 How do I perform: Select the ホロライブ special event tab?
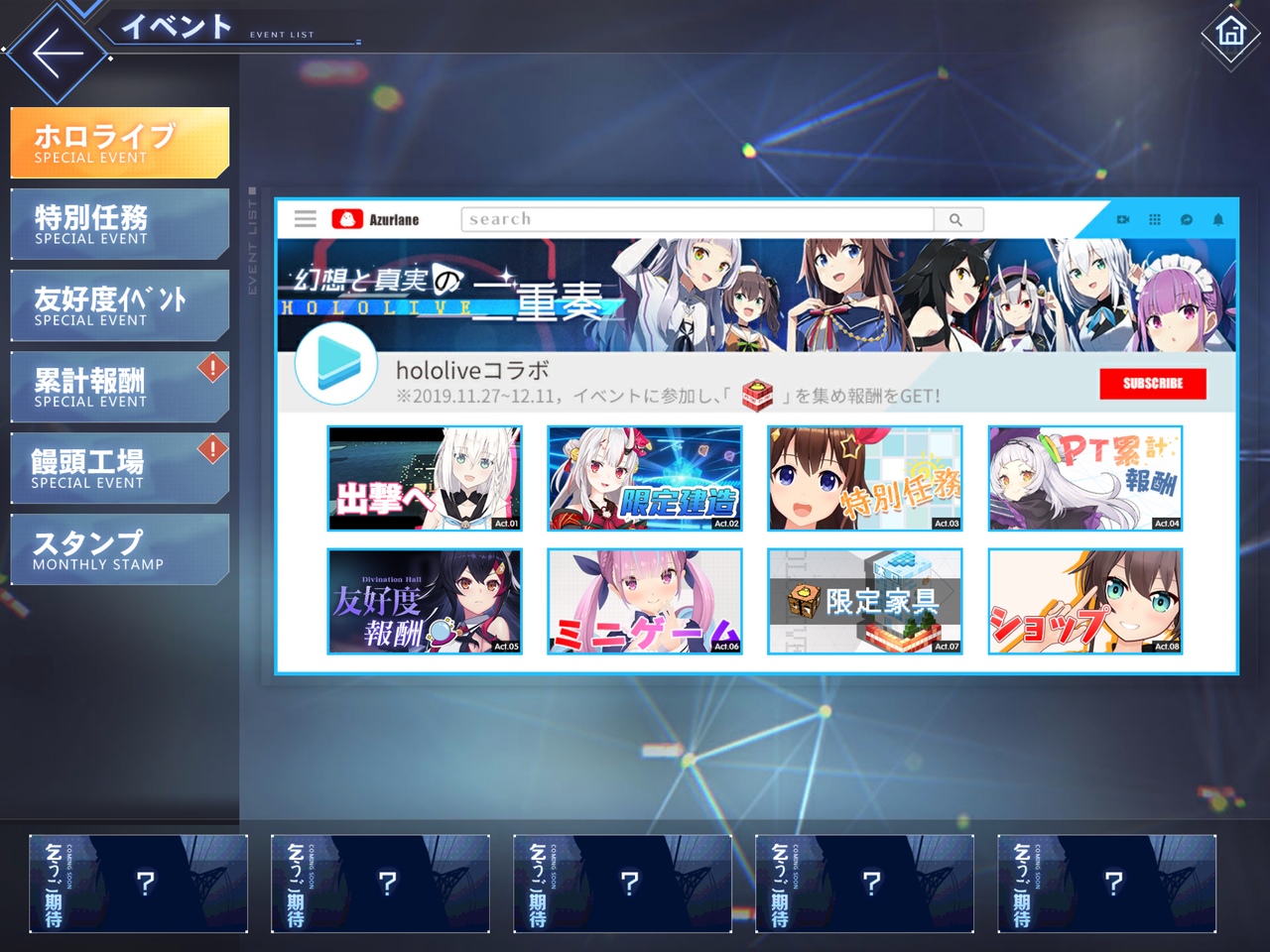[x=119, y=141]
